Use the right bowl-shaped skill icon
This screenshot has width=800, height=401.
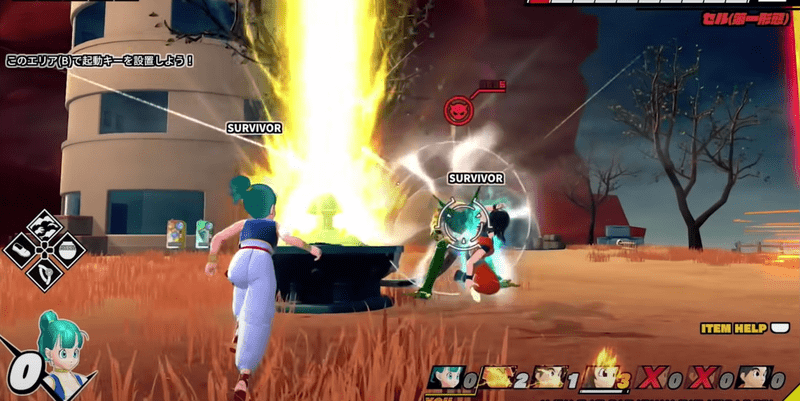67,248
